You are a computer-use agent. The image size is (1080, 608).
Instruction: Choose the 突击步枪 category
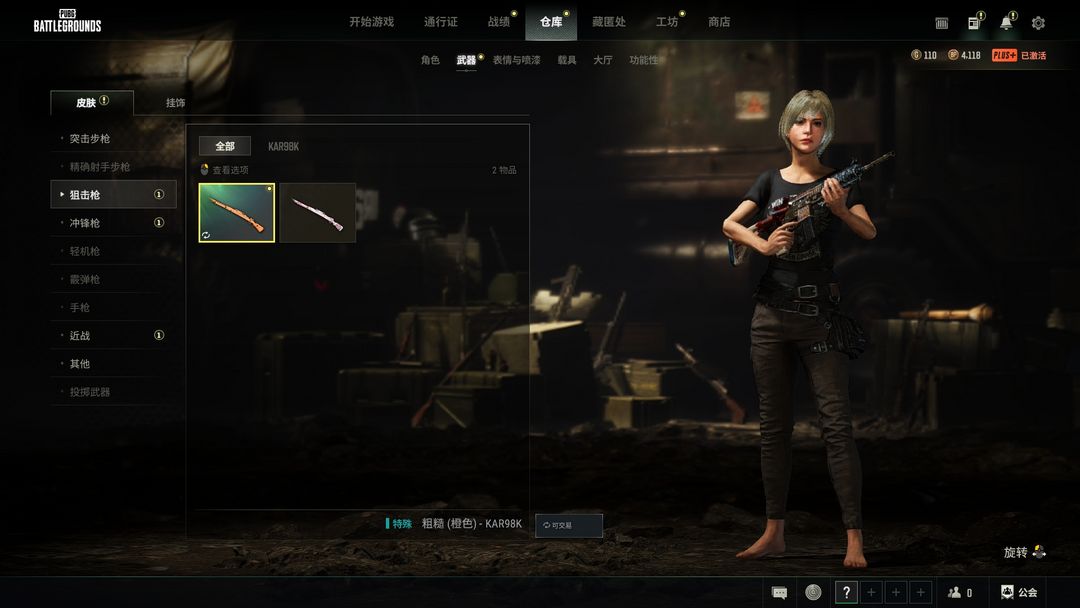[x=90, y=139]
